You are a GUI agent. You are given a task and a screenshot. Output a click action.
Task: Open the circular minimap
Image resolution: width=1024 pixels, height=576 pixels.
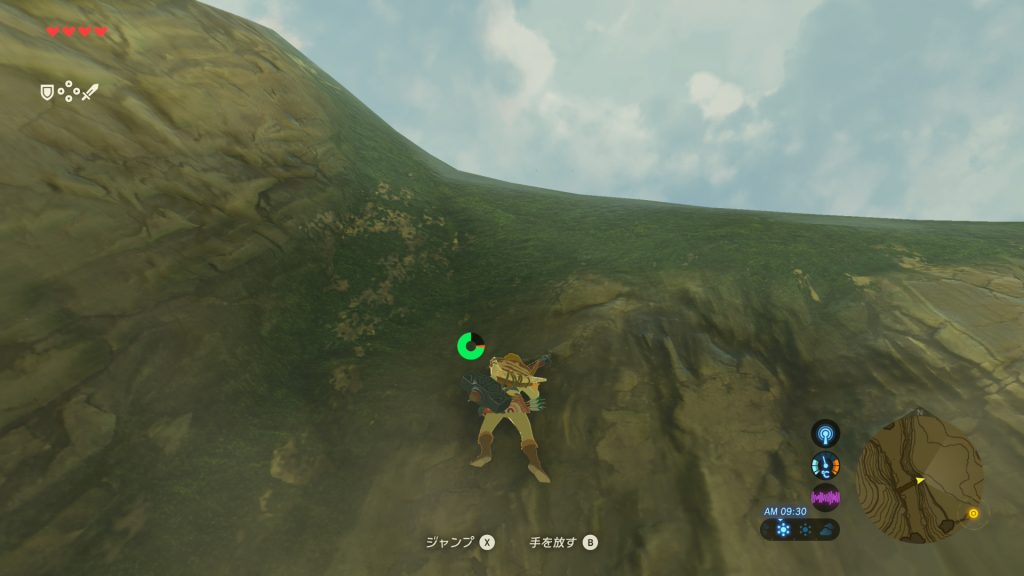click(x=919, y=479)
